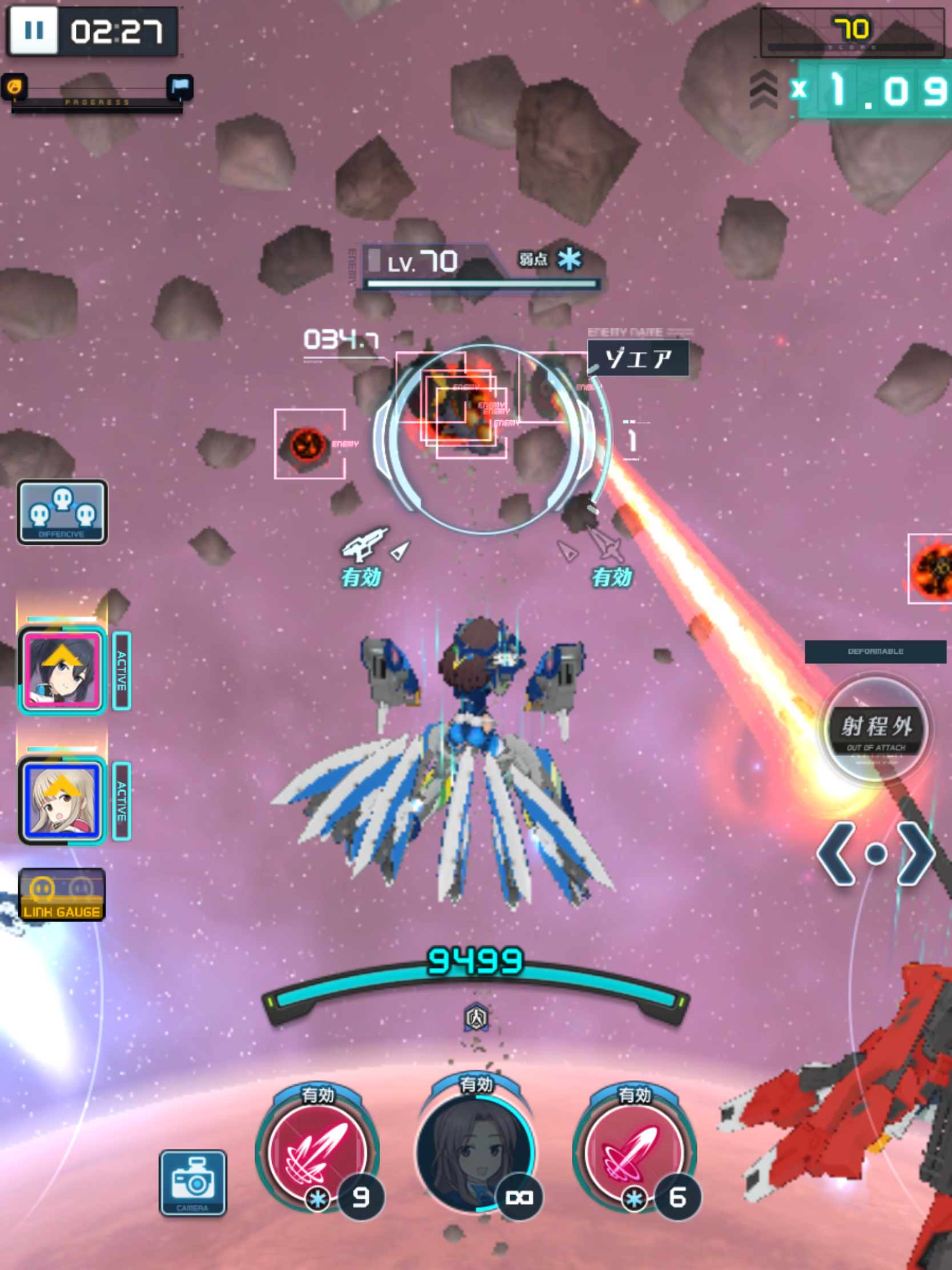Switch target with the left arrow

click(x=837, y=854)
